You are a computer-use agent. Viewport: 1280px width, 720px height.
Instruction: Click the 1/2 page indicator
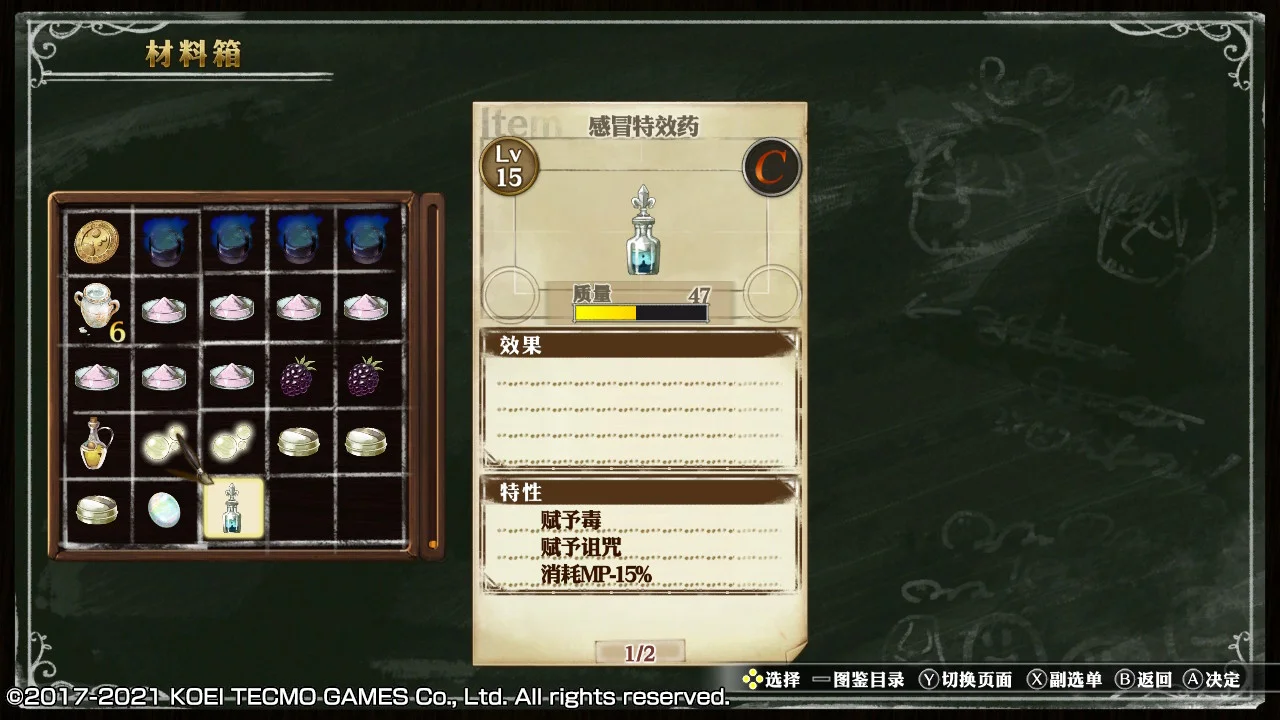point(640,653)
